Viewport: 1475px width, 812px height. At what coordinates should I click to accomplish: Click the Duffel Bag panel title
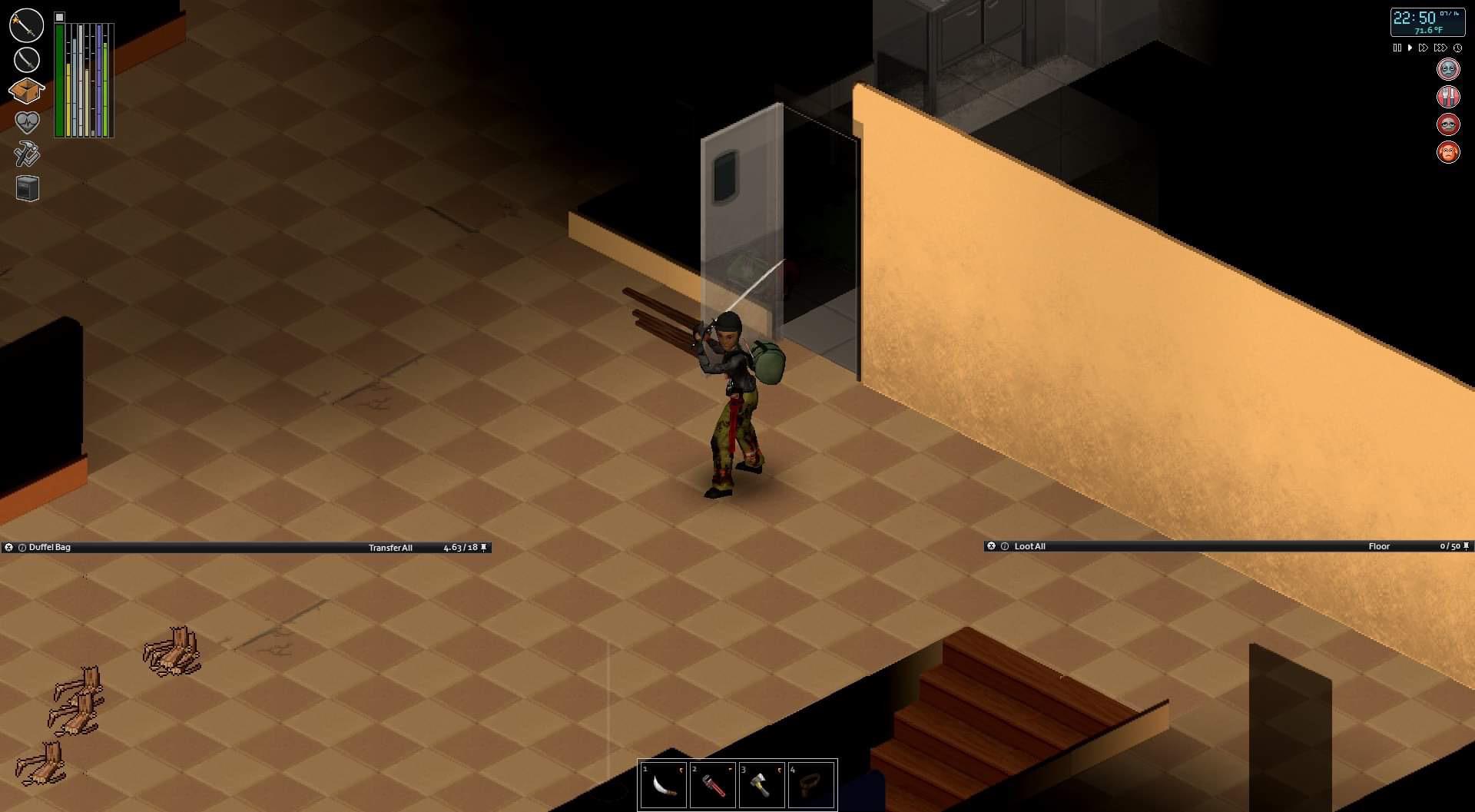[x=48, y=548]
